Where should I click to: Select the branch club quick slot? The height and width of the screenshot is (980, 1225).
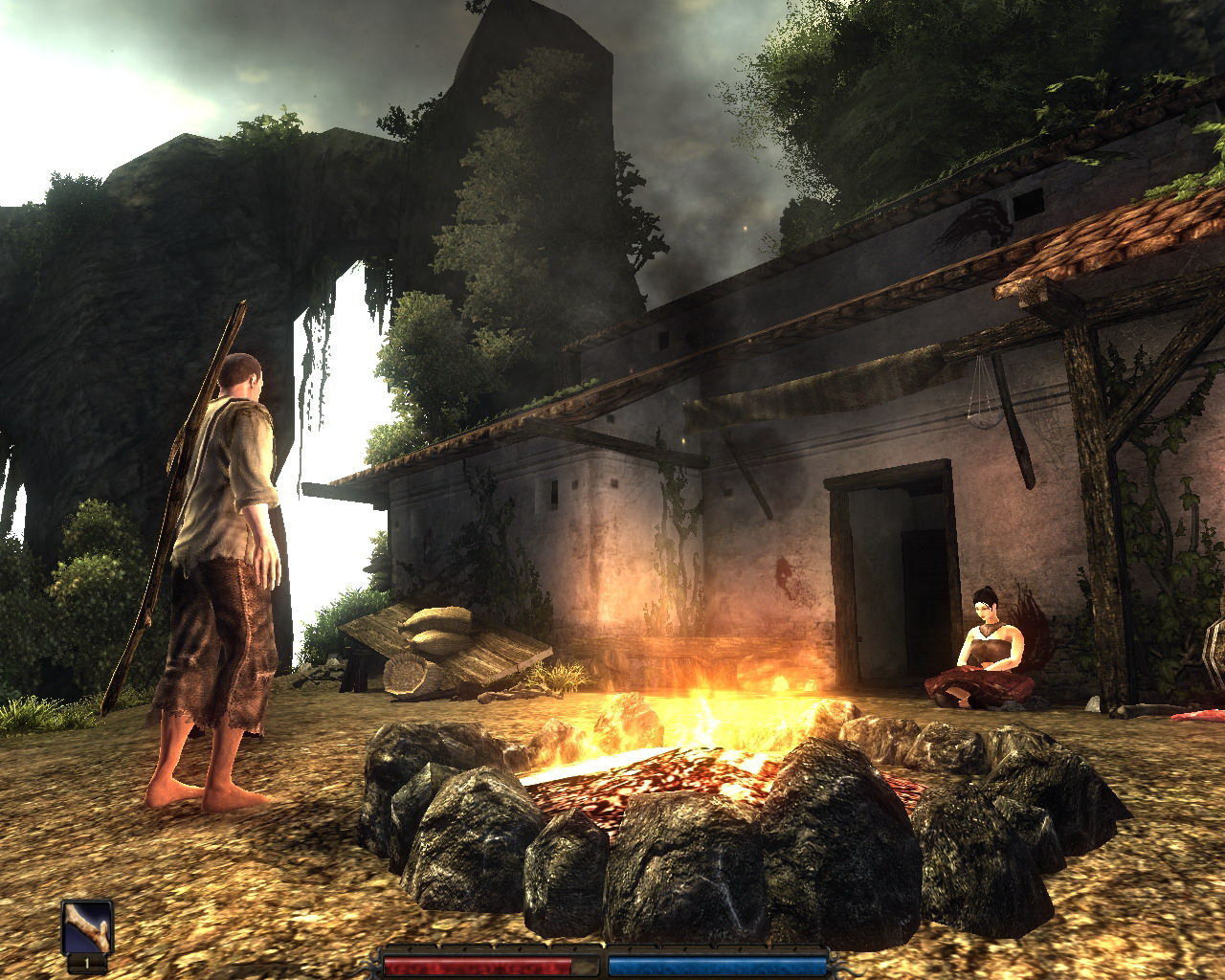(x=87, y=926)
